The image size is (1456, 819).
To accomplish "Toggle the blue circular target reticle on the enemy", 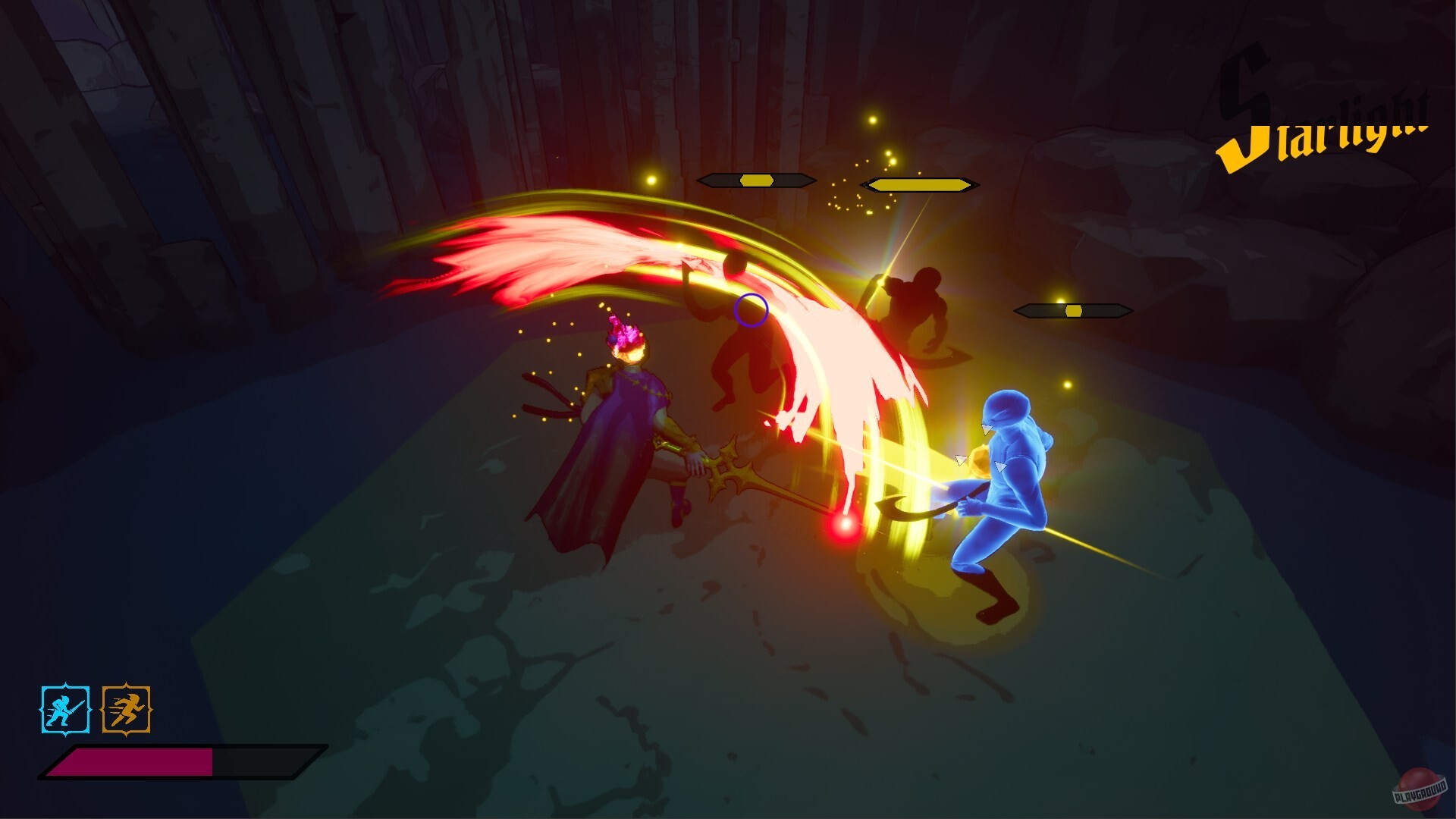I will click(749, 311).
